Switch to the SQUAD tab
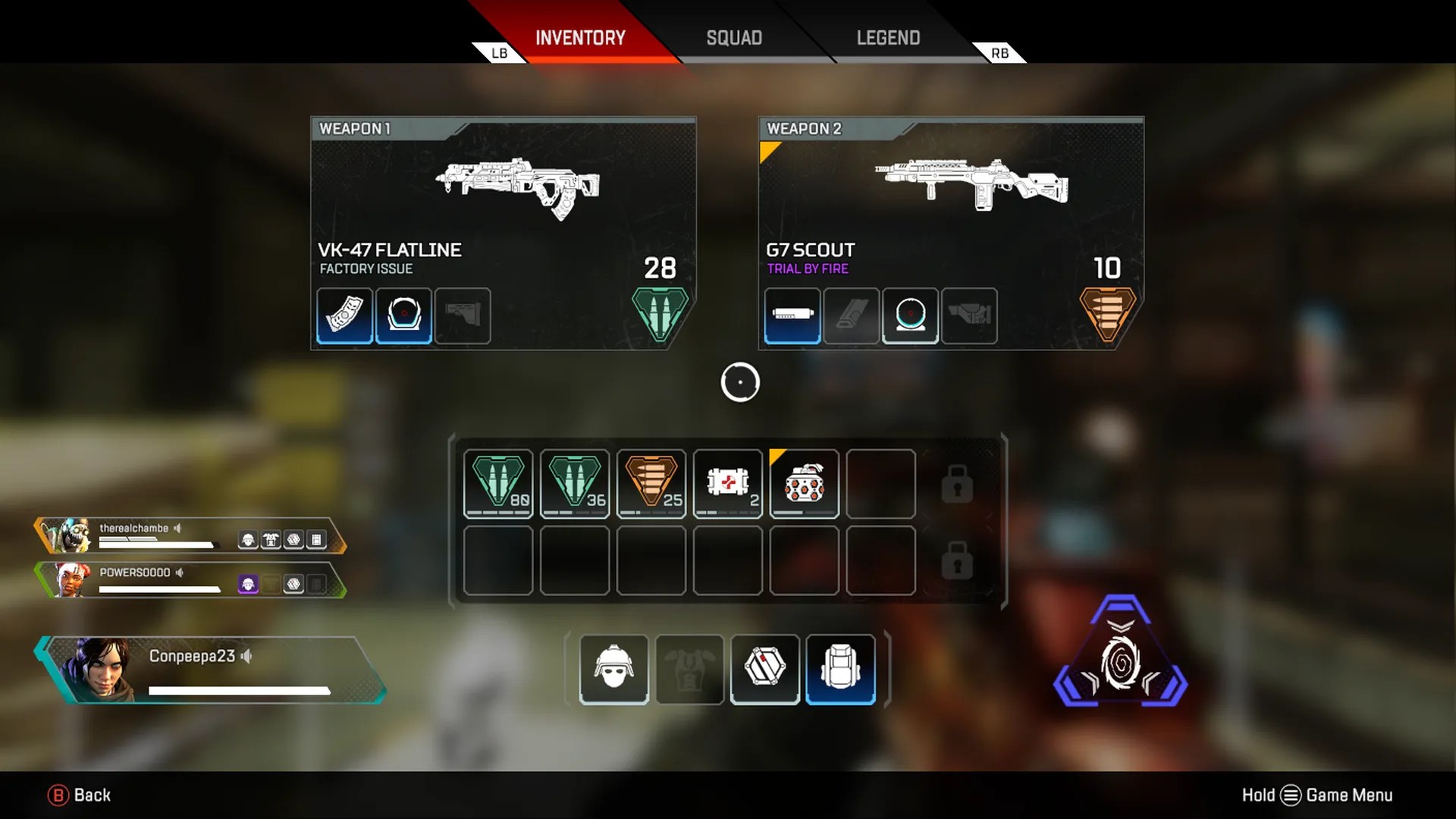 click(734, 38)
